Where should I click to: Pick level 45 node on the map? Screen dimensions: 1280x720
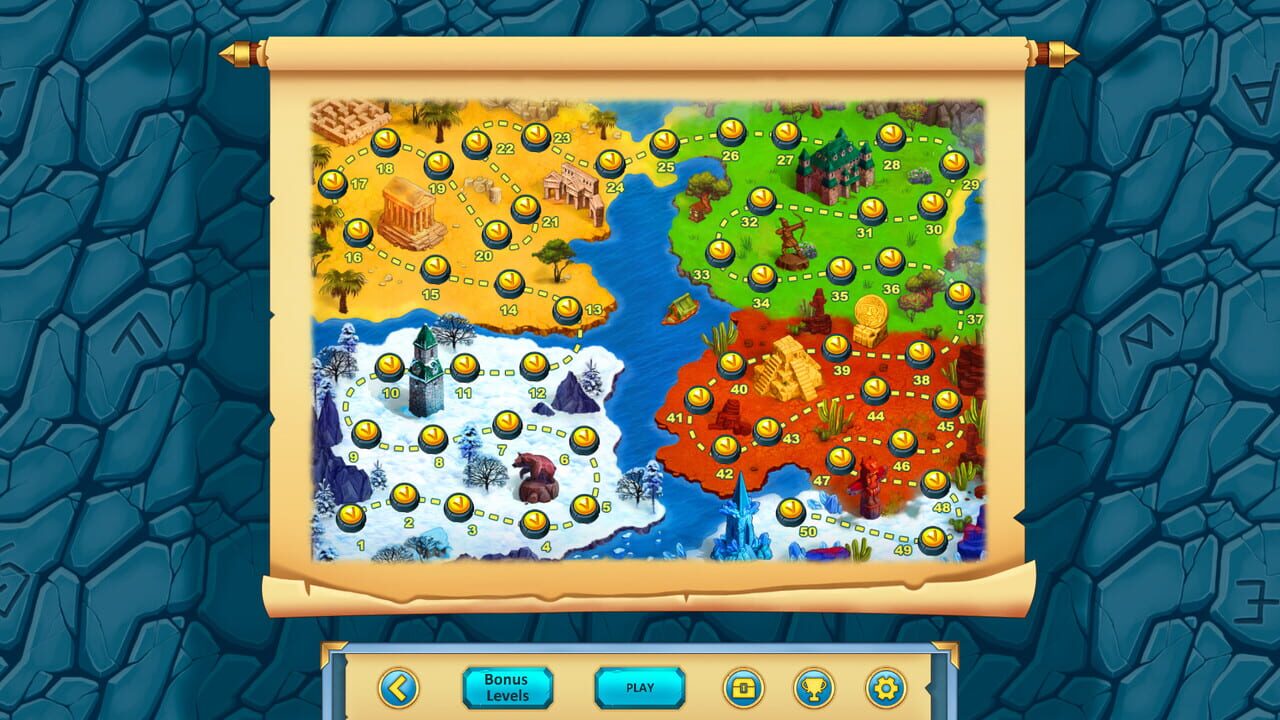(x=946, y=403)
